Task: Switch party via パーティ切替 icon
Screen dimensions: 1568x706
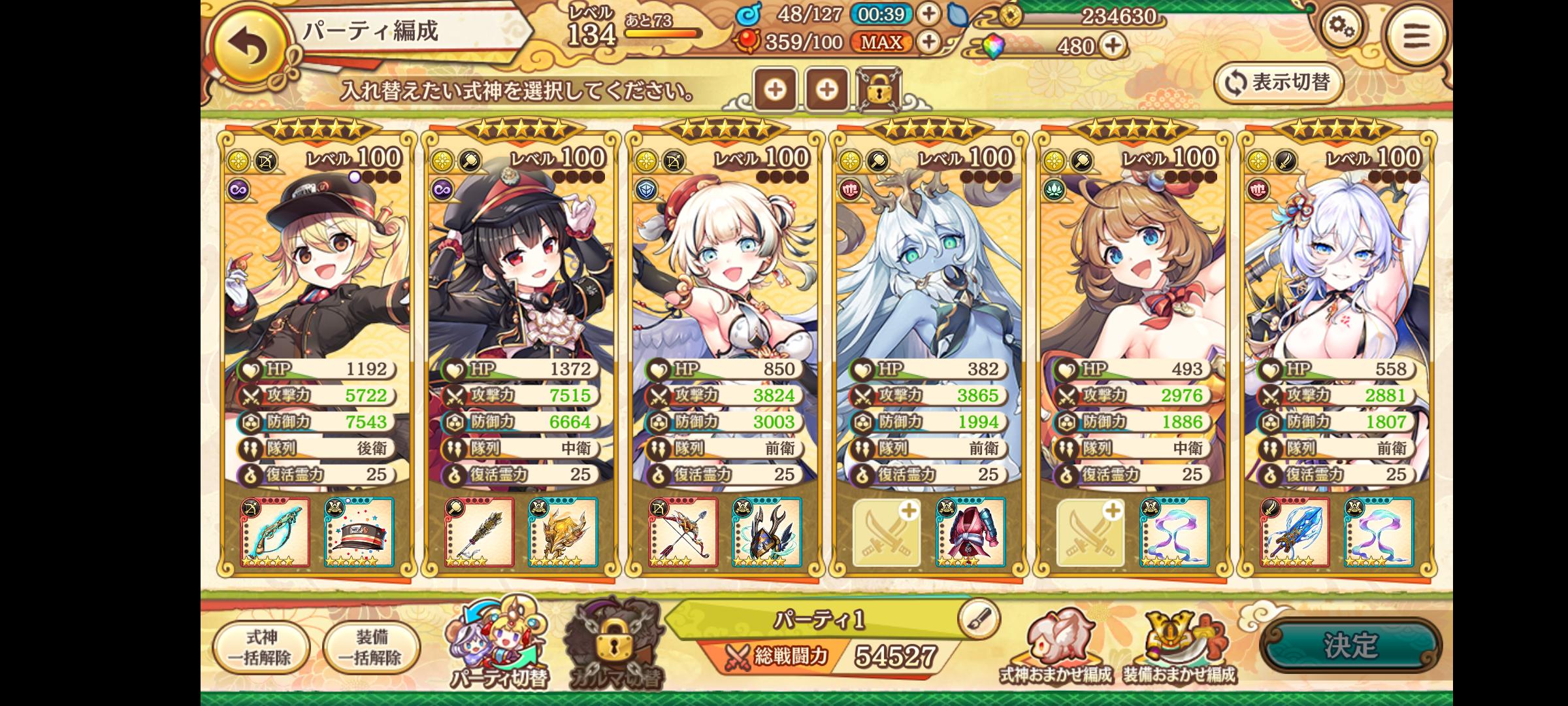Action: 498,644
